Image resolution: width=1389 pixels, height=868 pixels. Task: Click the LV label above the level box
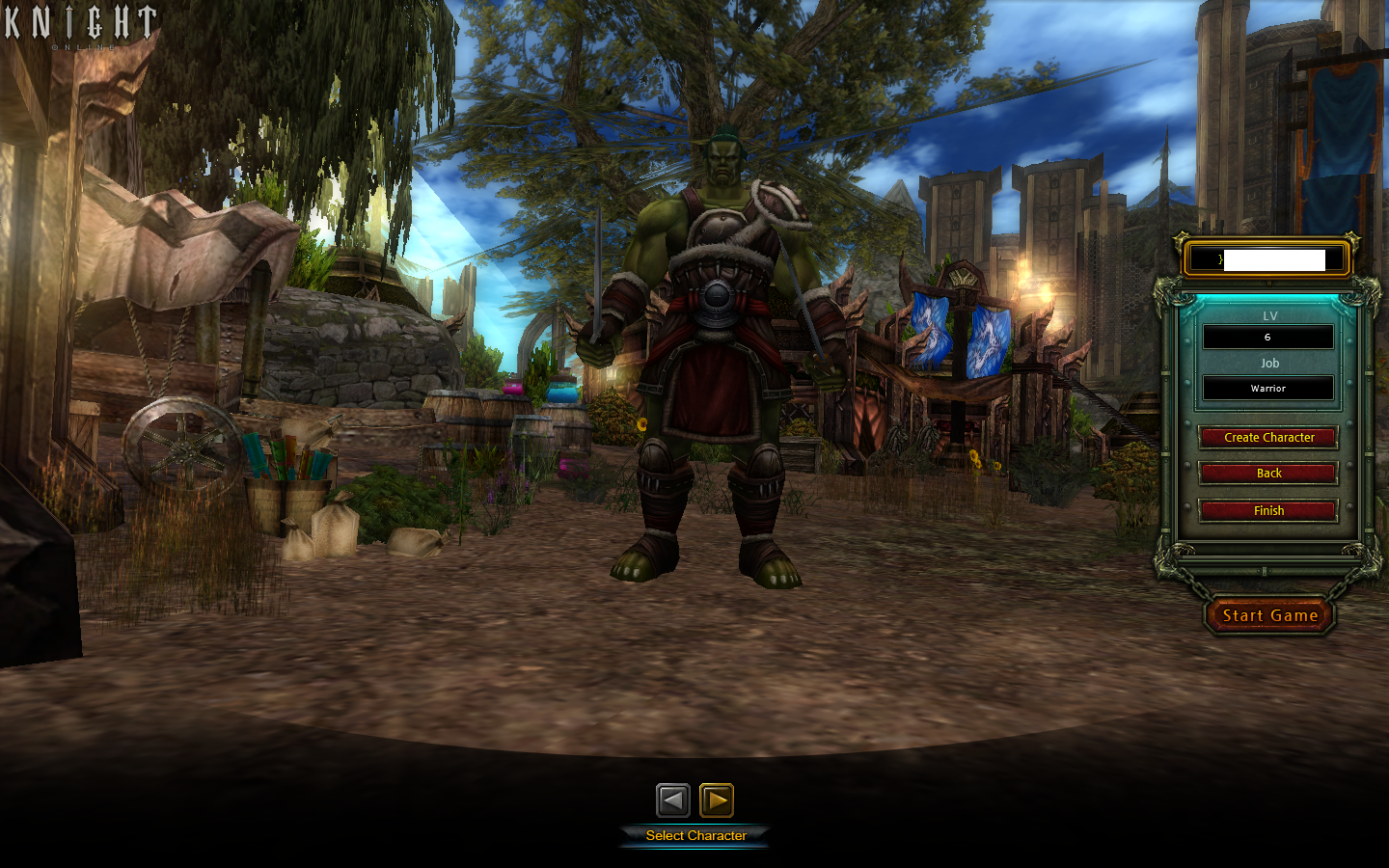pos(1269,315)
